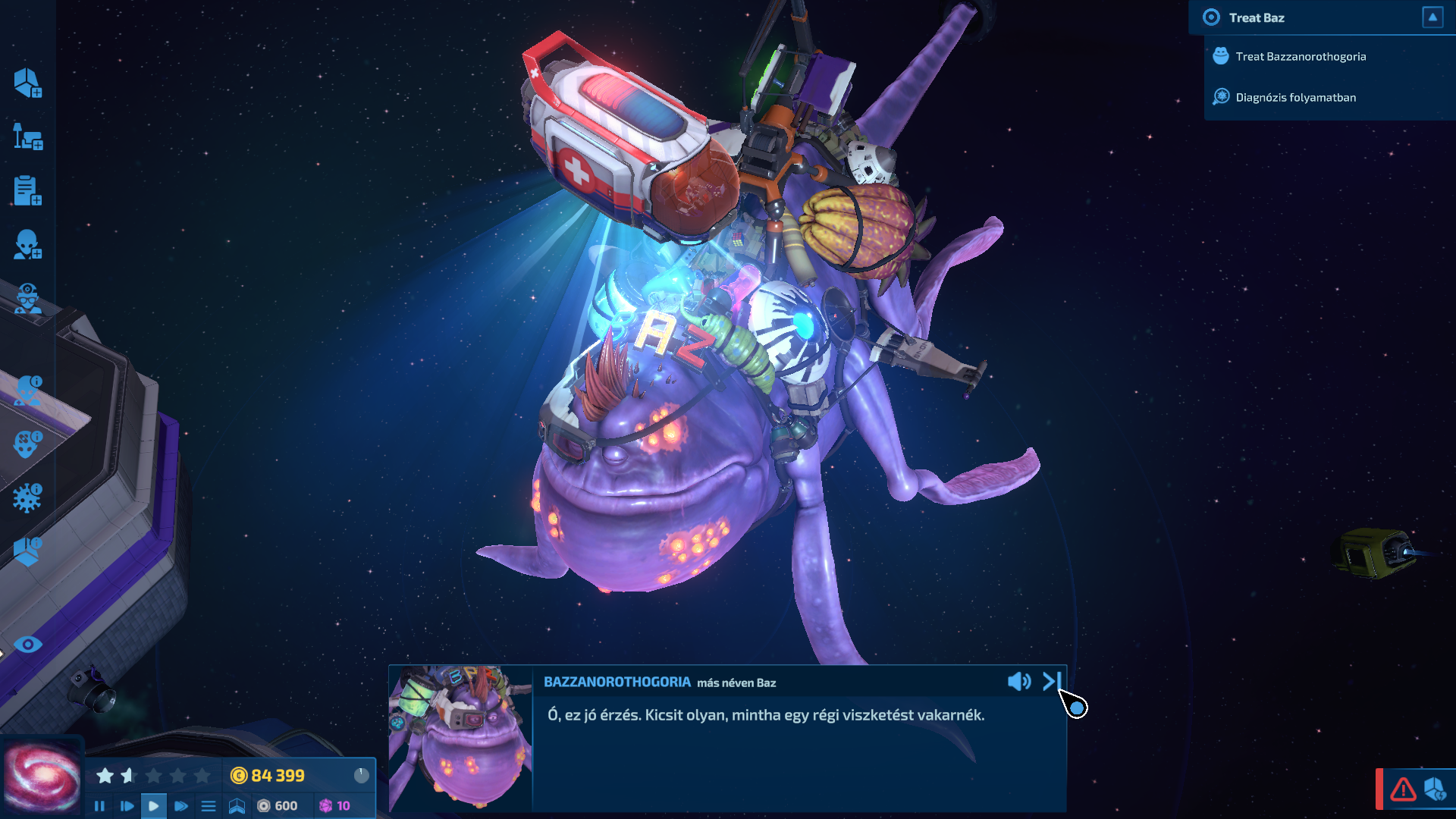Image resolution: width=1456 pixels, height=819 pixels.
Task: Skip Baz's dialogue line
Action: pyautogui.click(x=1051, y=681)
